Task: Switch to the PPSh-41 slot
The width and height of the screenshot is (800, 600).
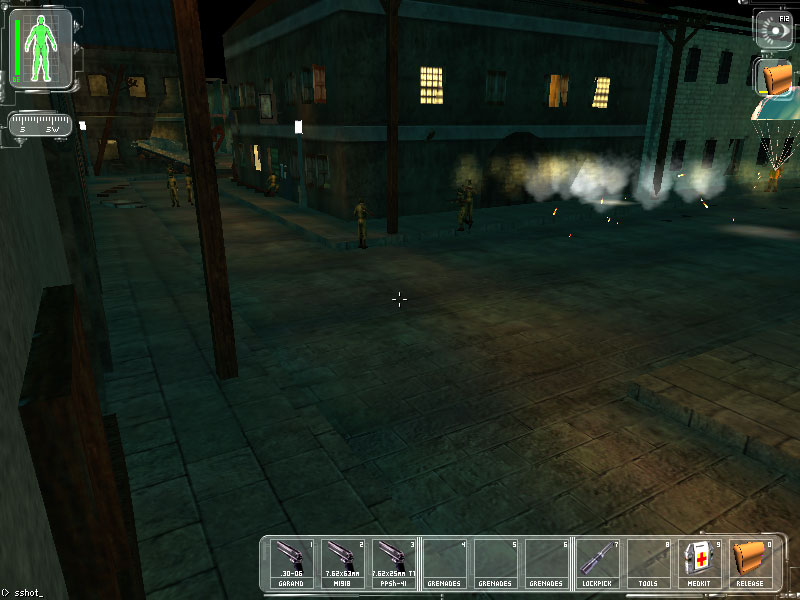Action: pos(394,562)
